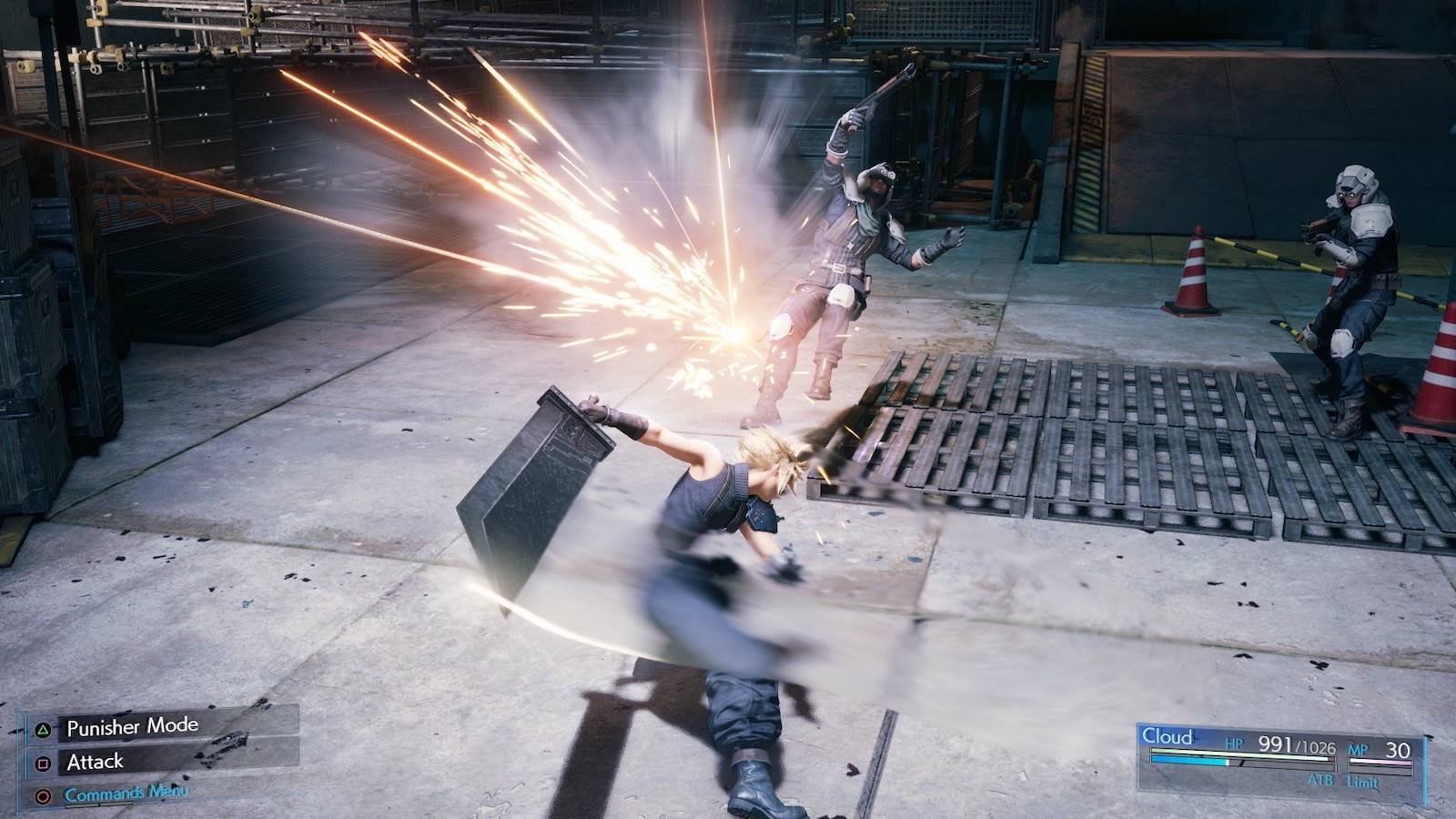Click the circle button icon beside Commands Menu

pos(43,794)
